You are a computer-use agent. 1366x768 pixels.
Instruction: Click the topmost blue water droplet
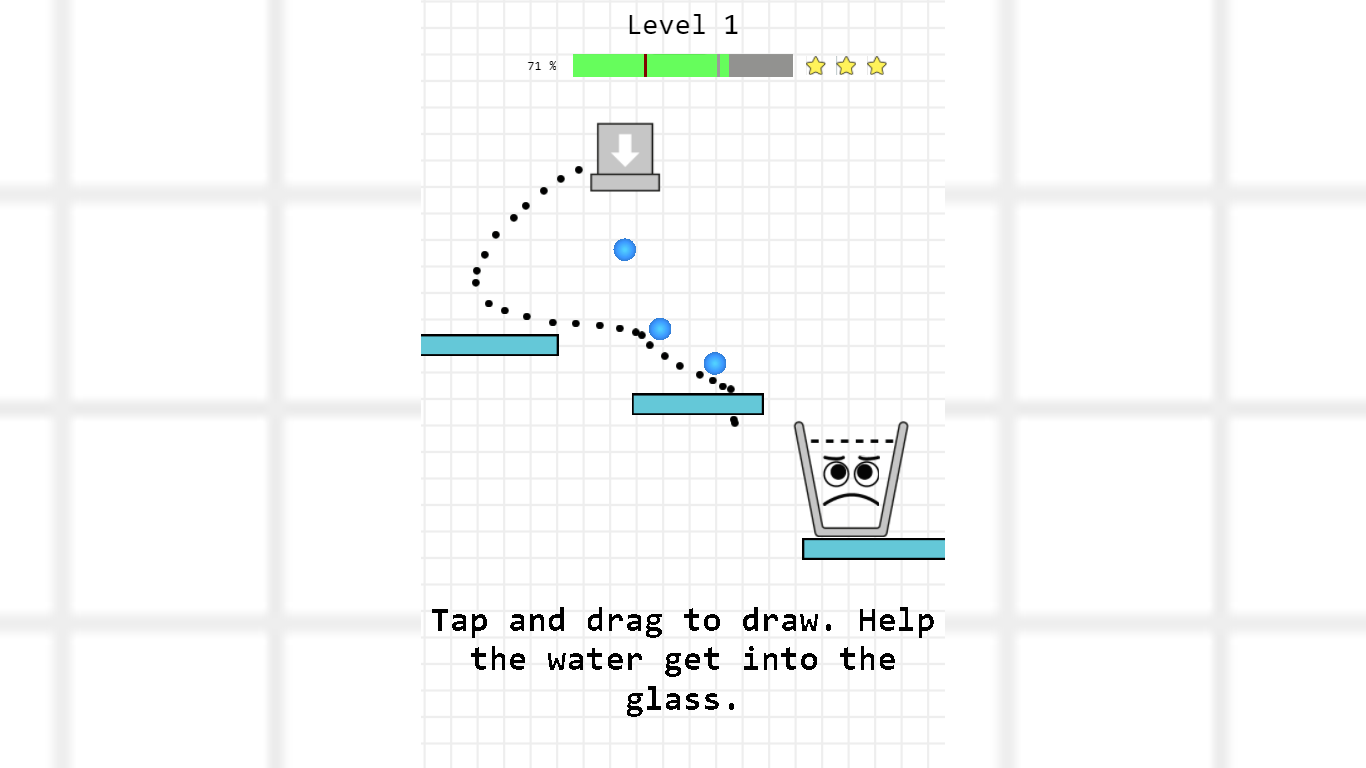pyautogui.click(x=624, y=250)
